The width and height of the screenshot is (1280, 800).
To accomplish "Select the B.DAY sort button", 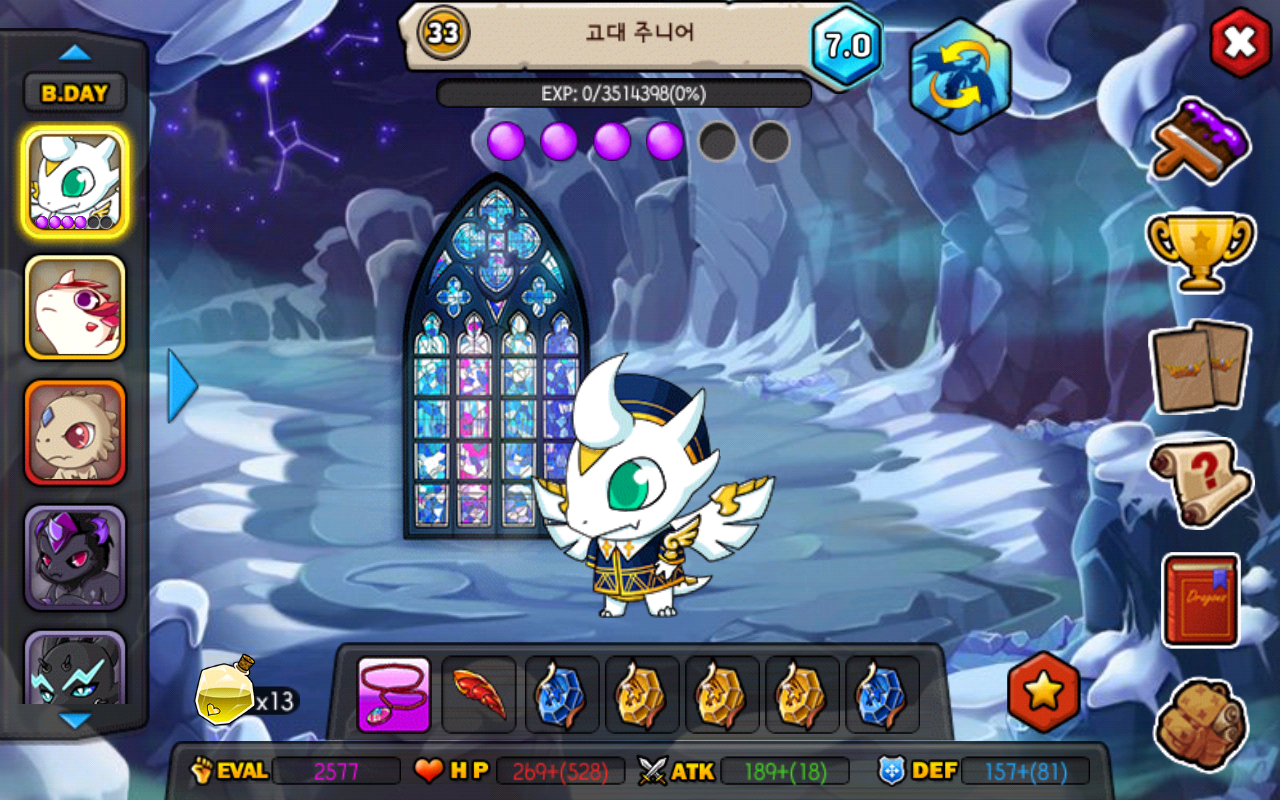I will 75,93.
